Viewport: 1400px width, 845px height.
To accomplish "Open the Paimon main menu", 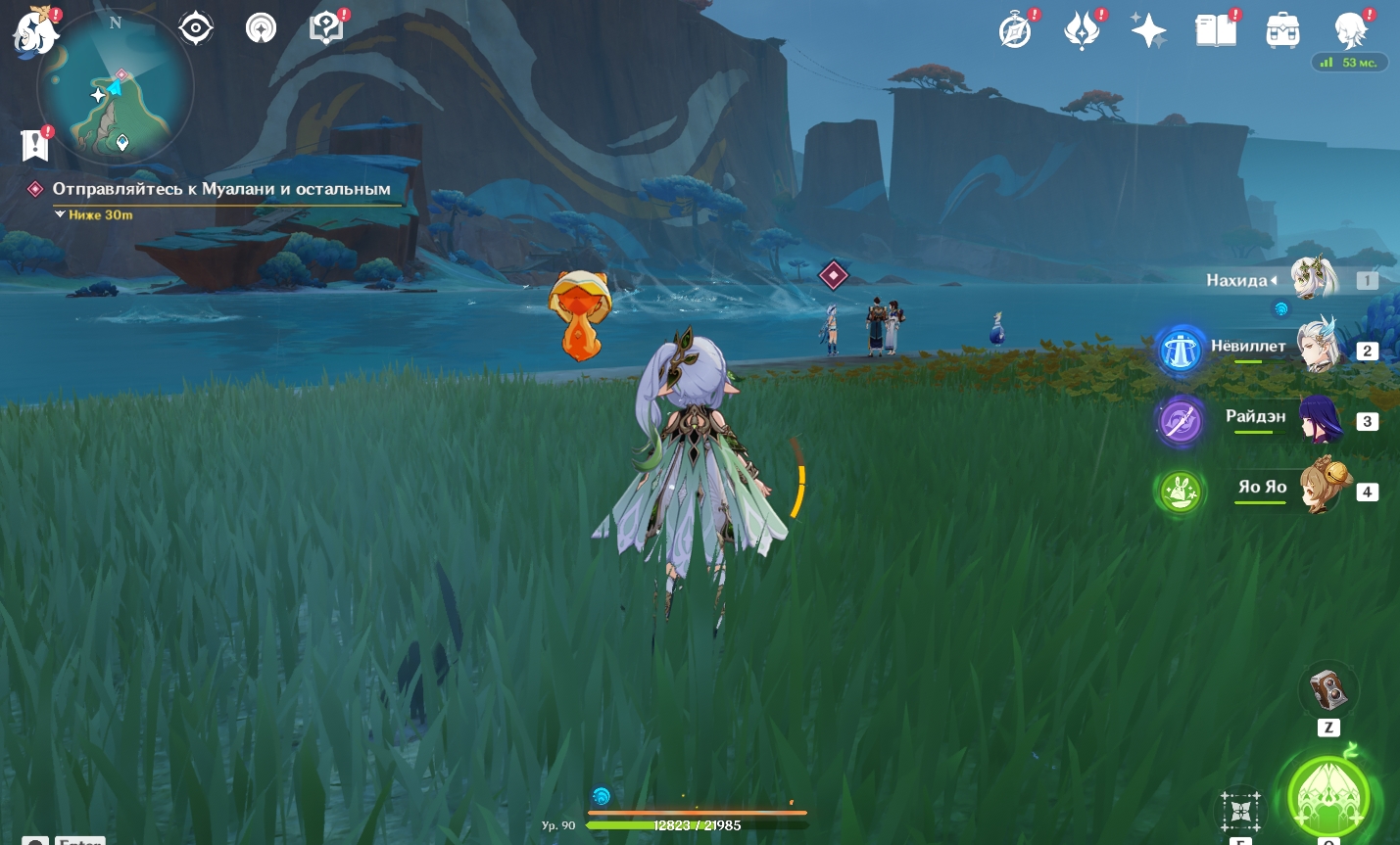I will coord(36,30).
